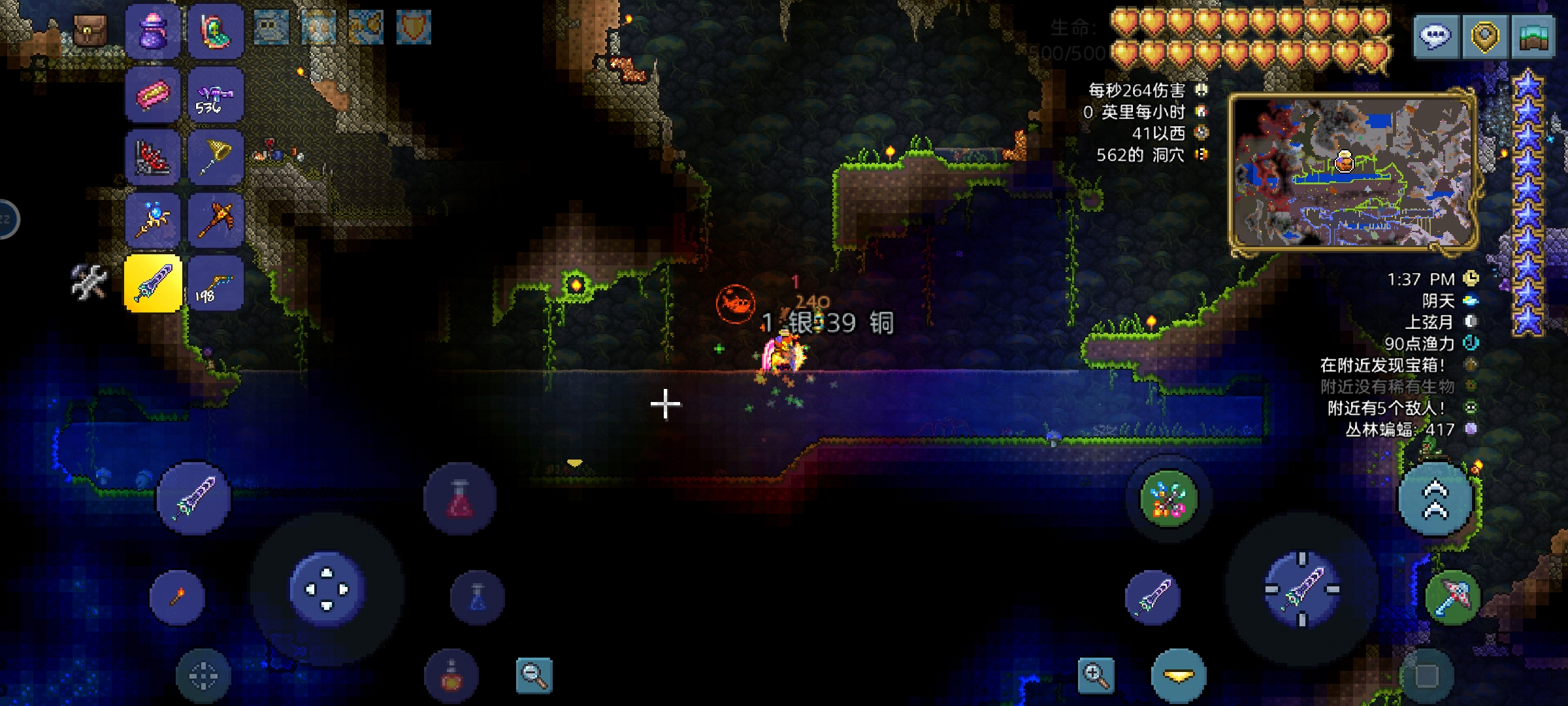Image resolution: width=1568 pixels, height=706 pixels.
Task: Activate the mushroom pickaxe quick button
Action: coord(1452,597)
